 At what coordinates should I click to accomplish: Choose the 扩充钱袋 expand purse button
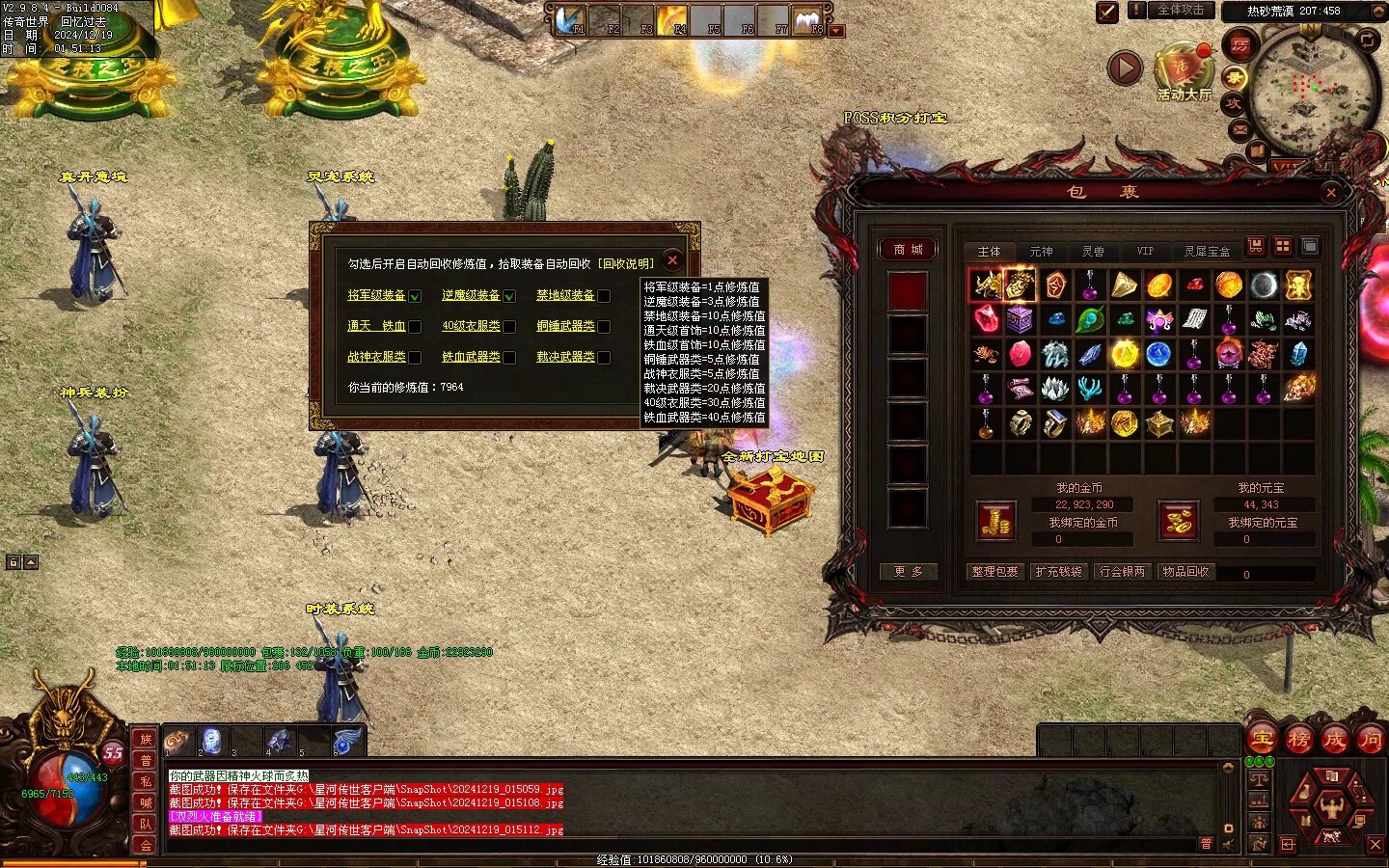pos(1058,572)
